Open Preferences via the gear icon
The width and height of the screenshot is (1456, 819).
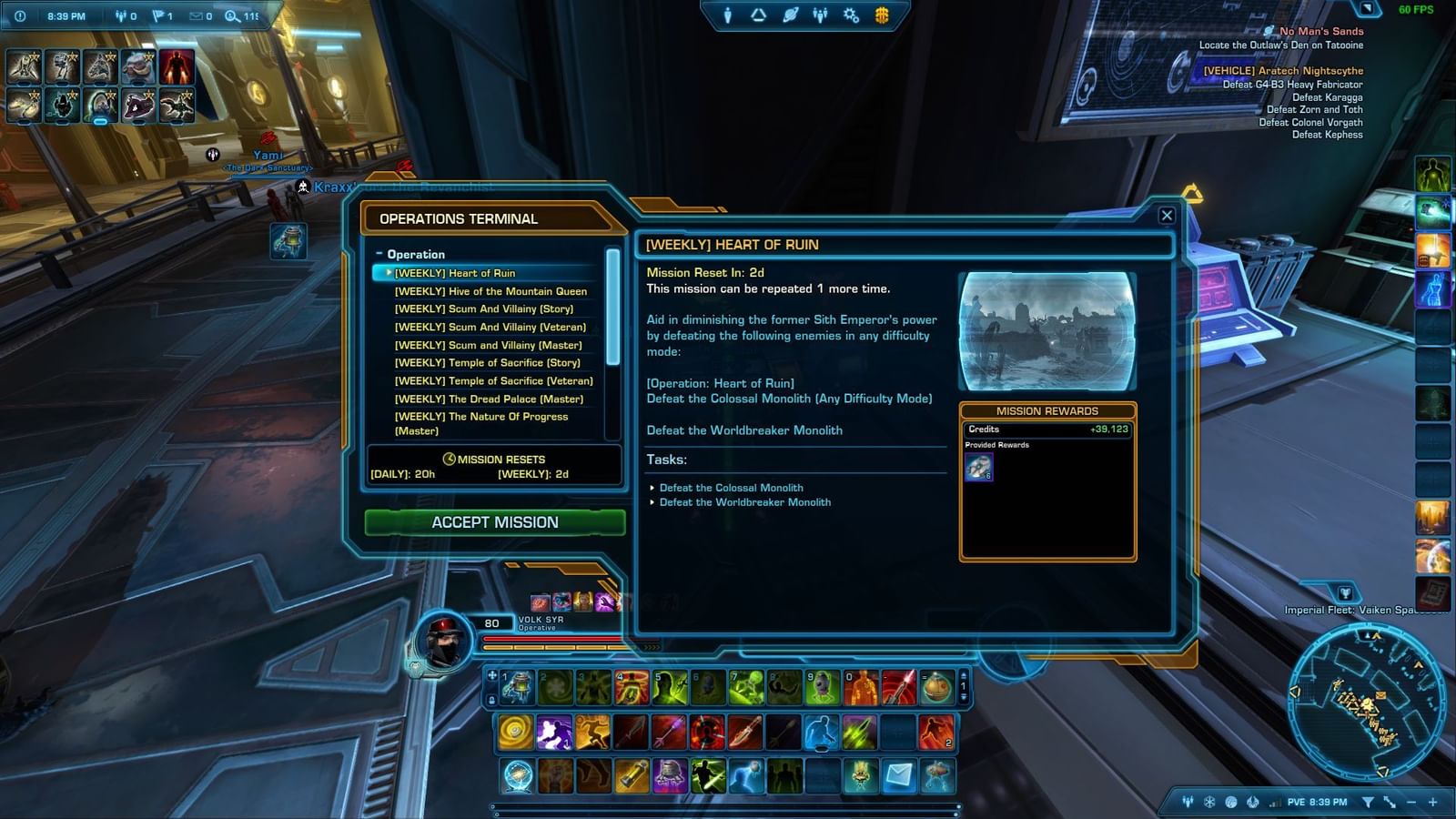coord(850,14)
